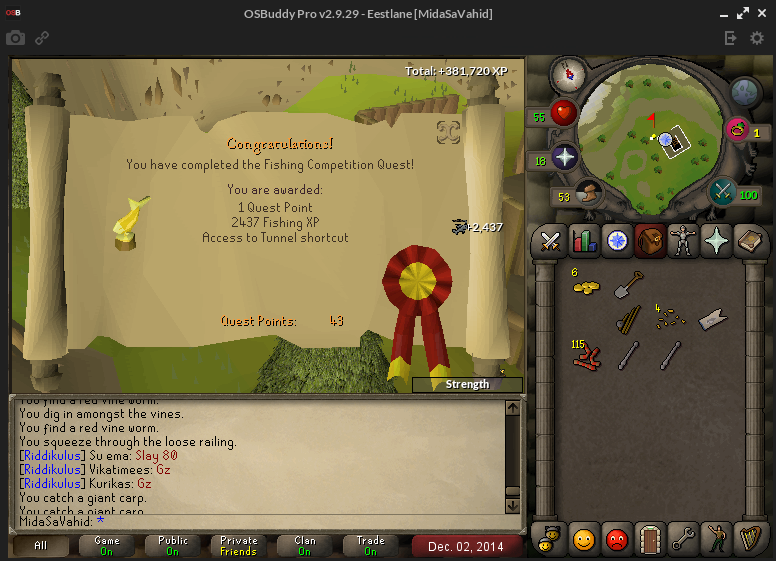The width and height of the screenshot is (776, 561).
Task: Toggle the Trade chat filter
Action: (370, 546)
